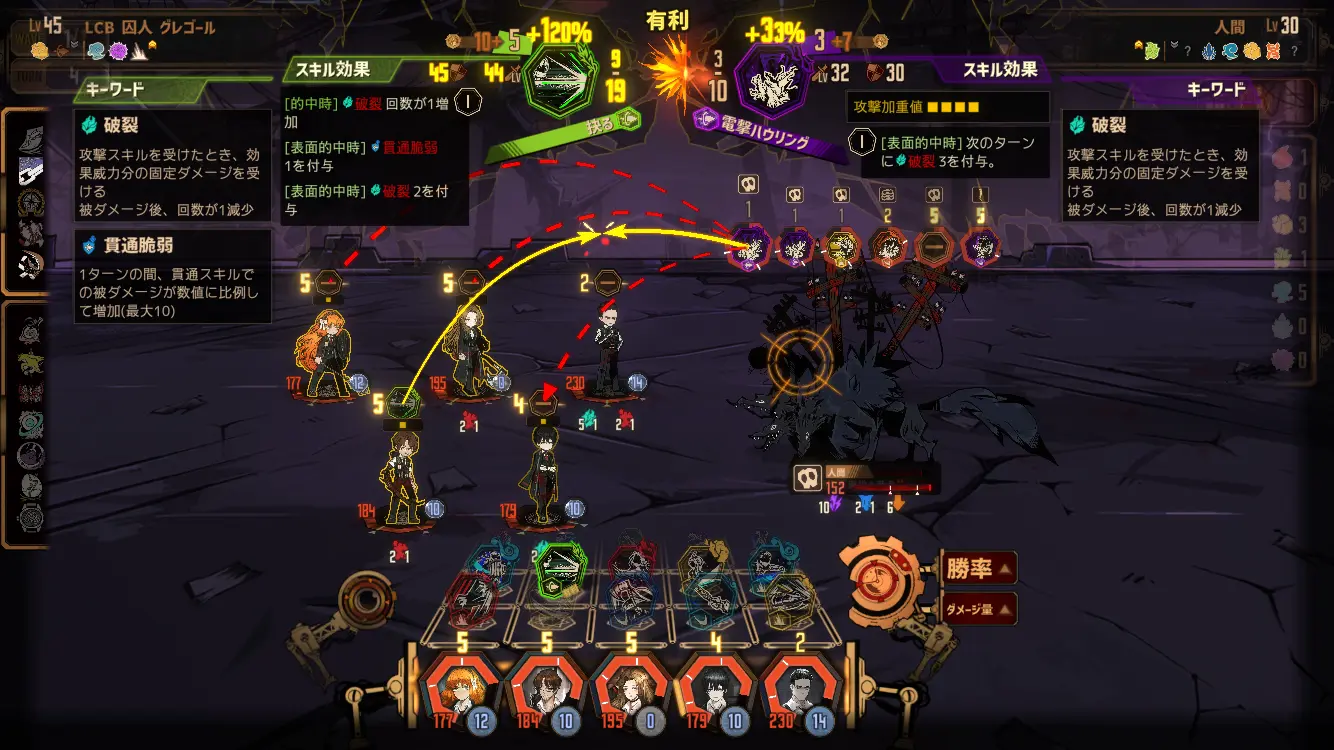Target the enemy's yellow skill slot
This screenshot has height=750, width=1334.
click(842, 246)
